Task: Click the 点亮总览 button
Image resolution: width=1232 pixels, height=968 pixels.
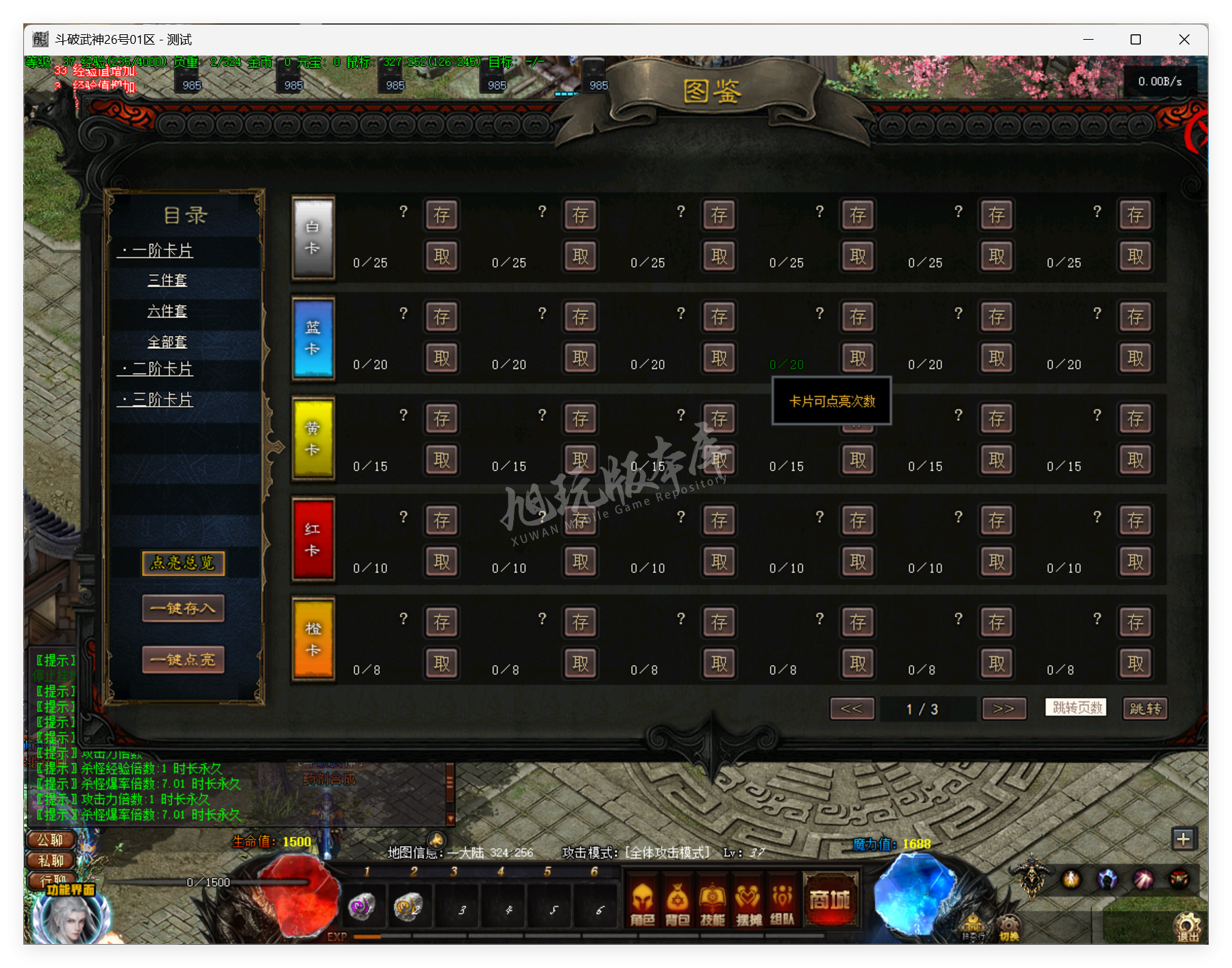Action: click(182, 563)
